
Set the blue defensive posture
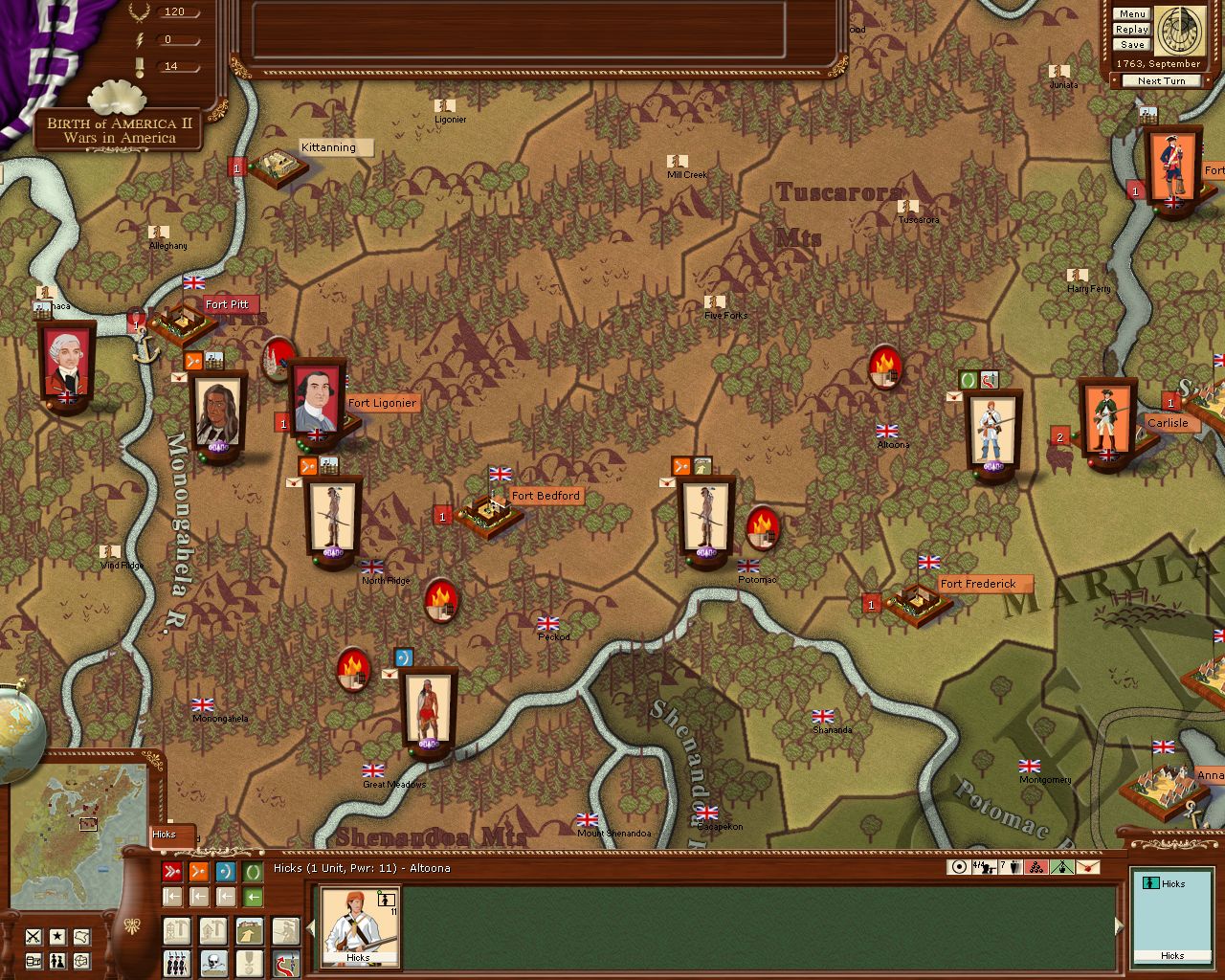point(225,872)
